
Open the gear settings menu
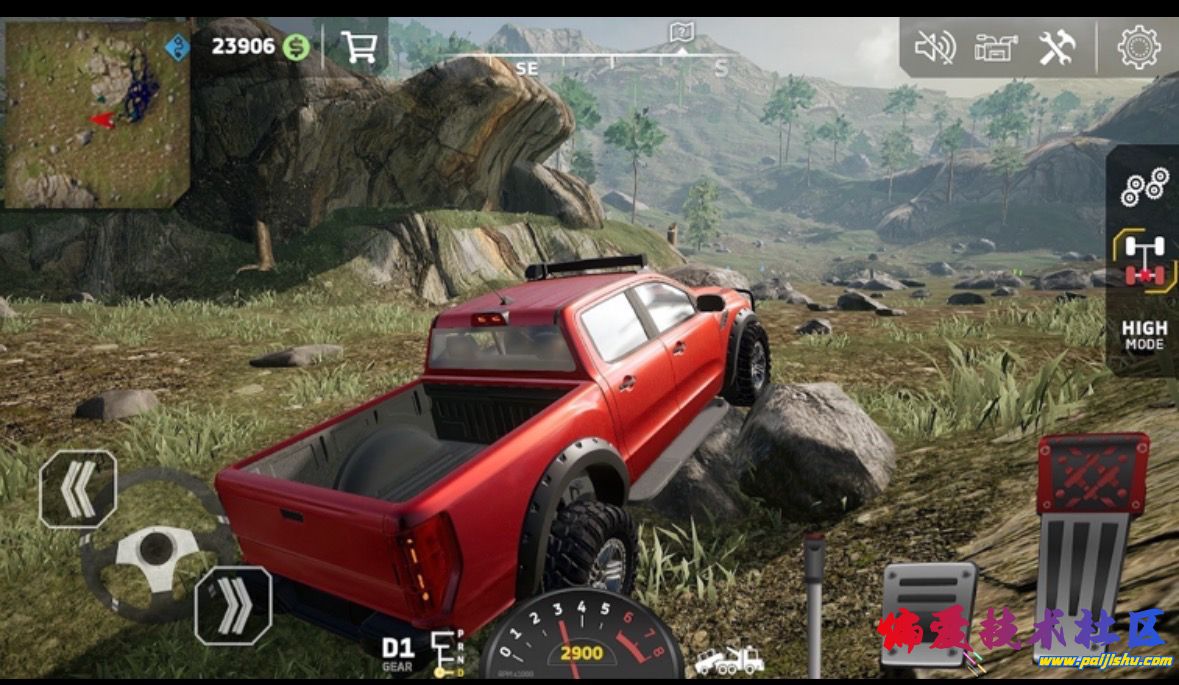coord(1138,47)
